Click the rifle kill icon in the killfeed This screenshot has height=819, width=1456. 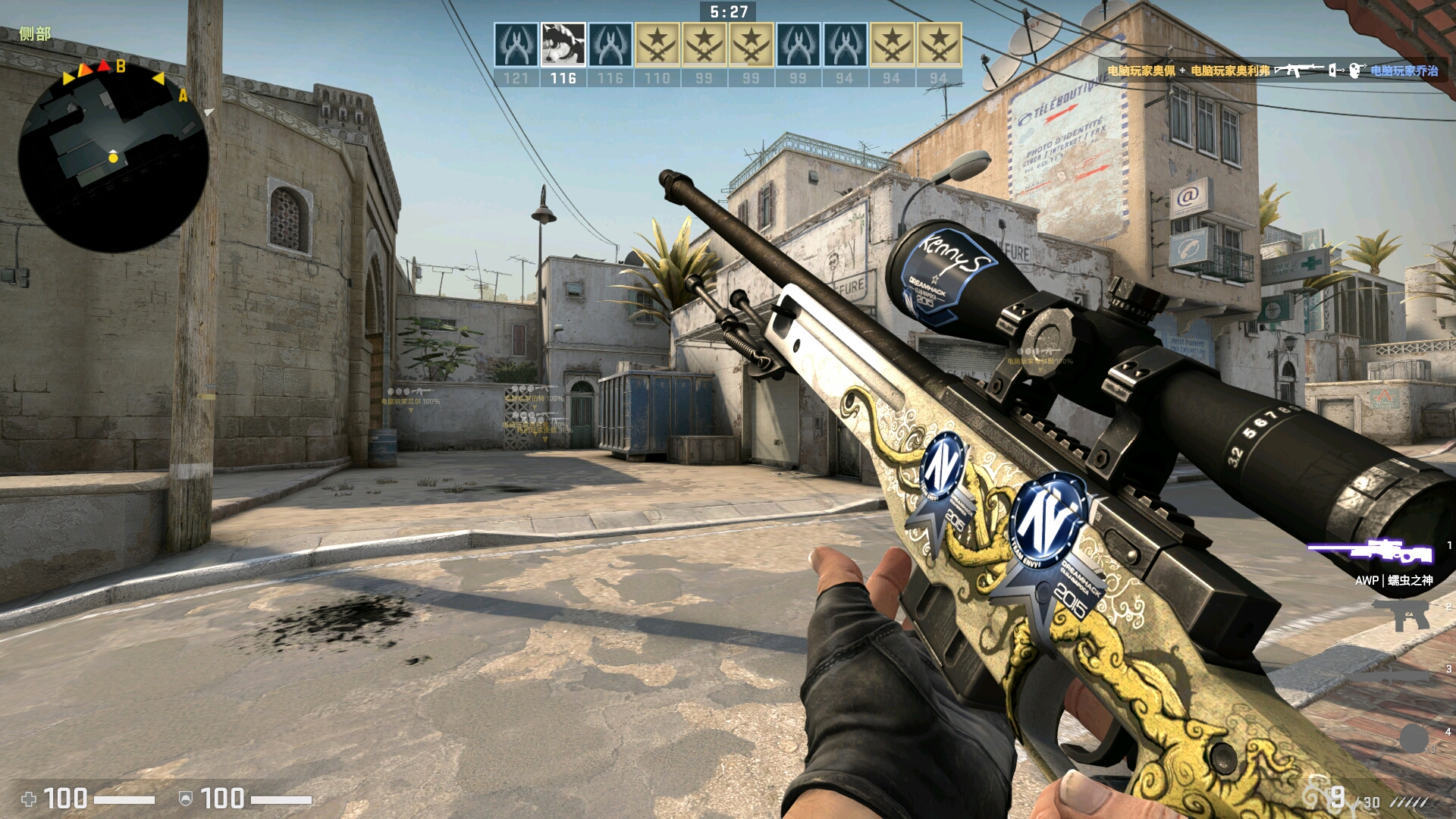[1298, 70]
